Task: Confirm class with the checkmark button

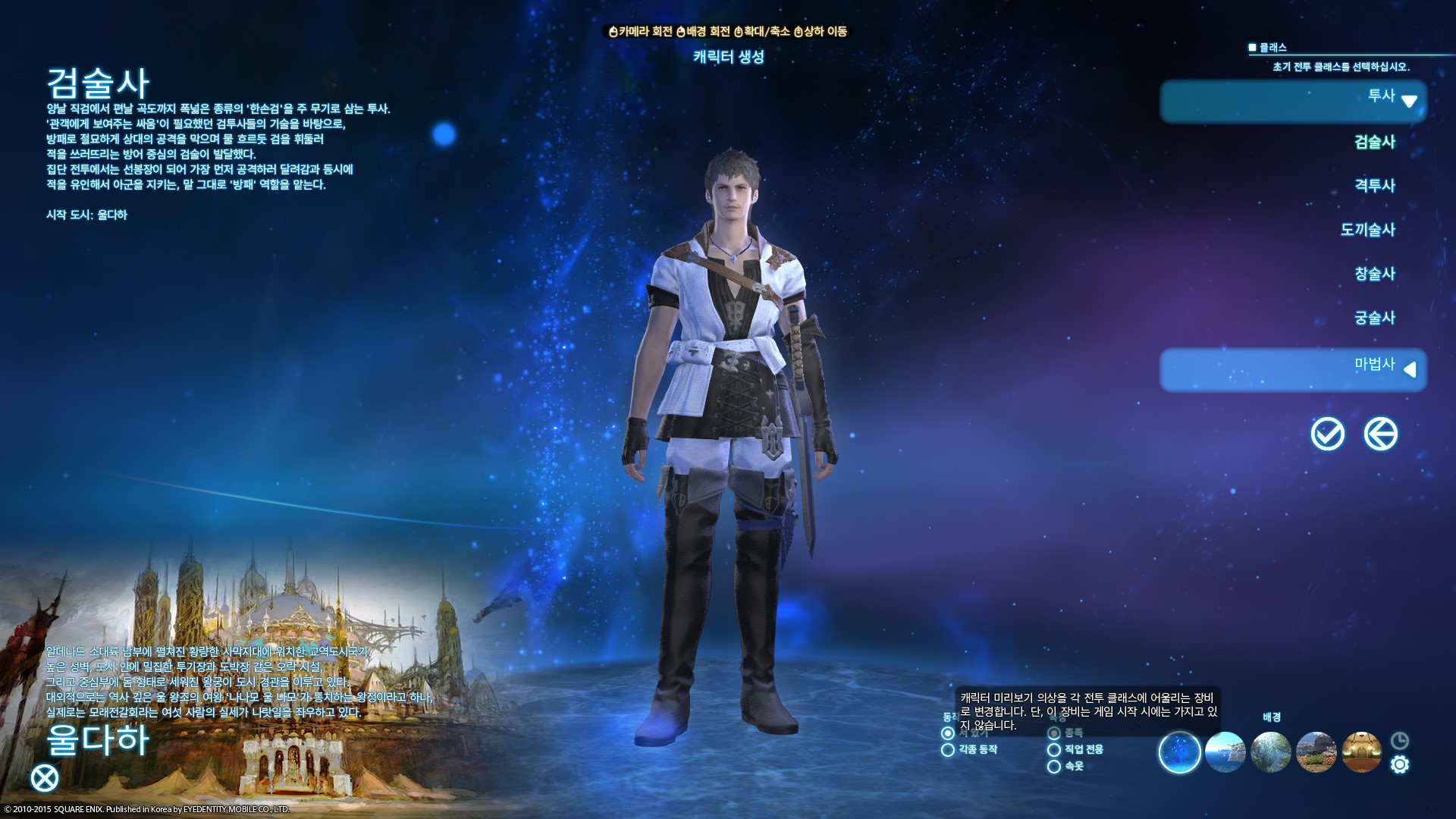Action: coord(1327,435)
